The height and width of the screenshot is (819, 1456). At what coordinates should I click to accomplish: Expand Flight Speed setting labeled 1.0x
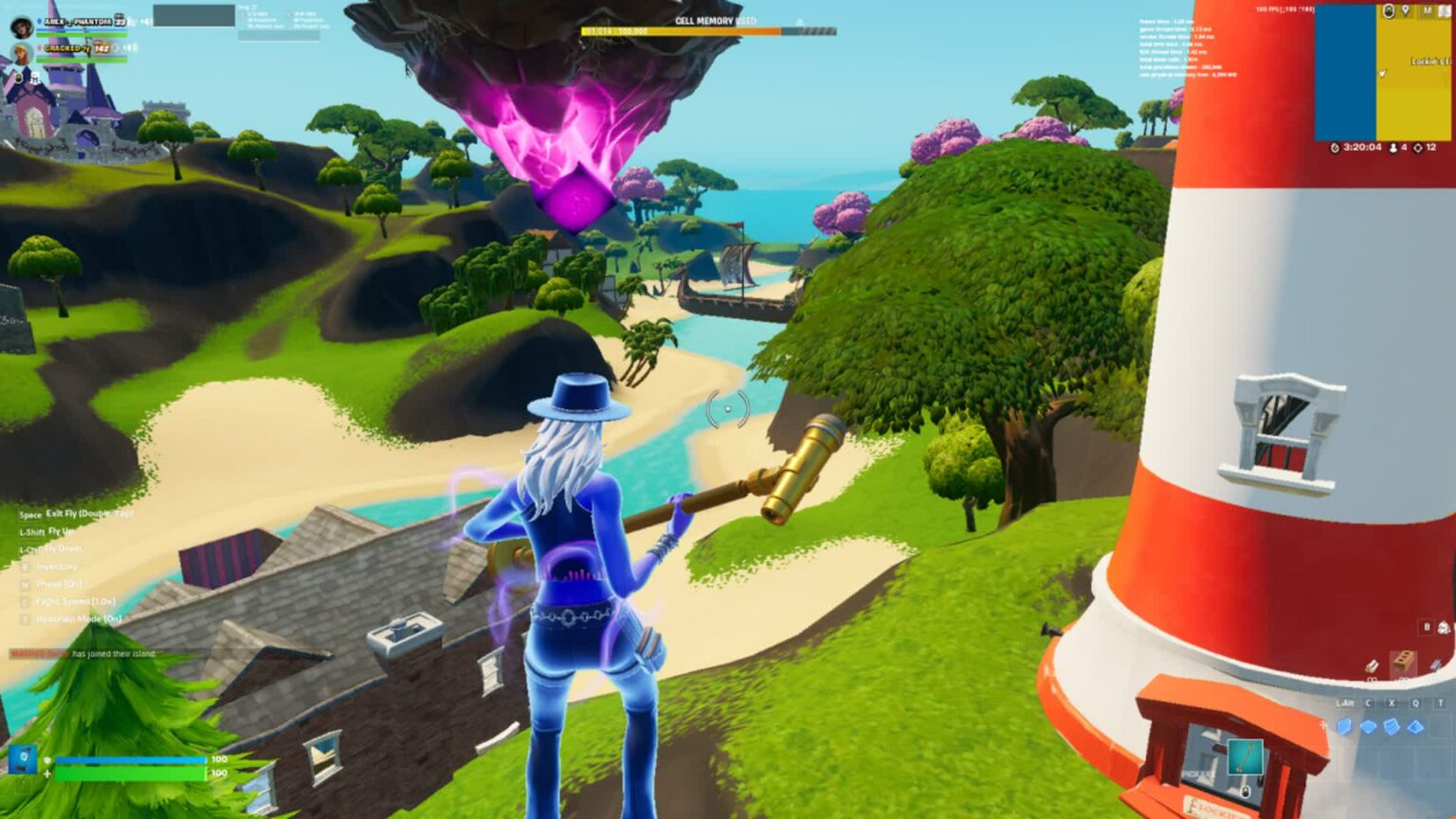[x=75, y=601]
